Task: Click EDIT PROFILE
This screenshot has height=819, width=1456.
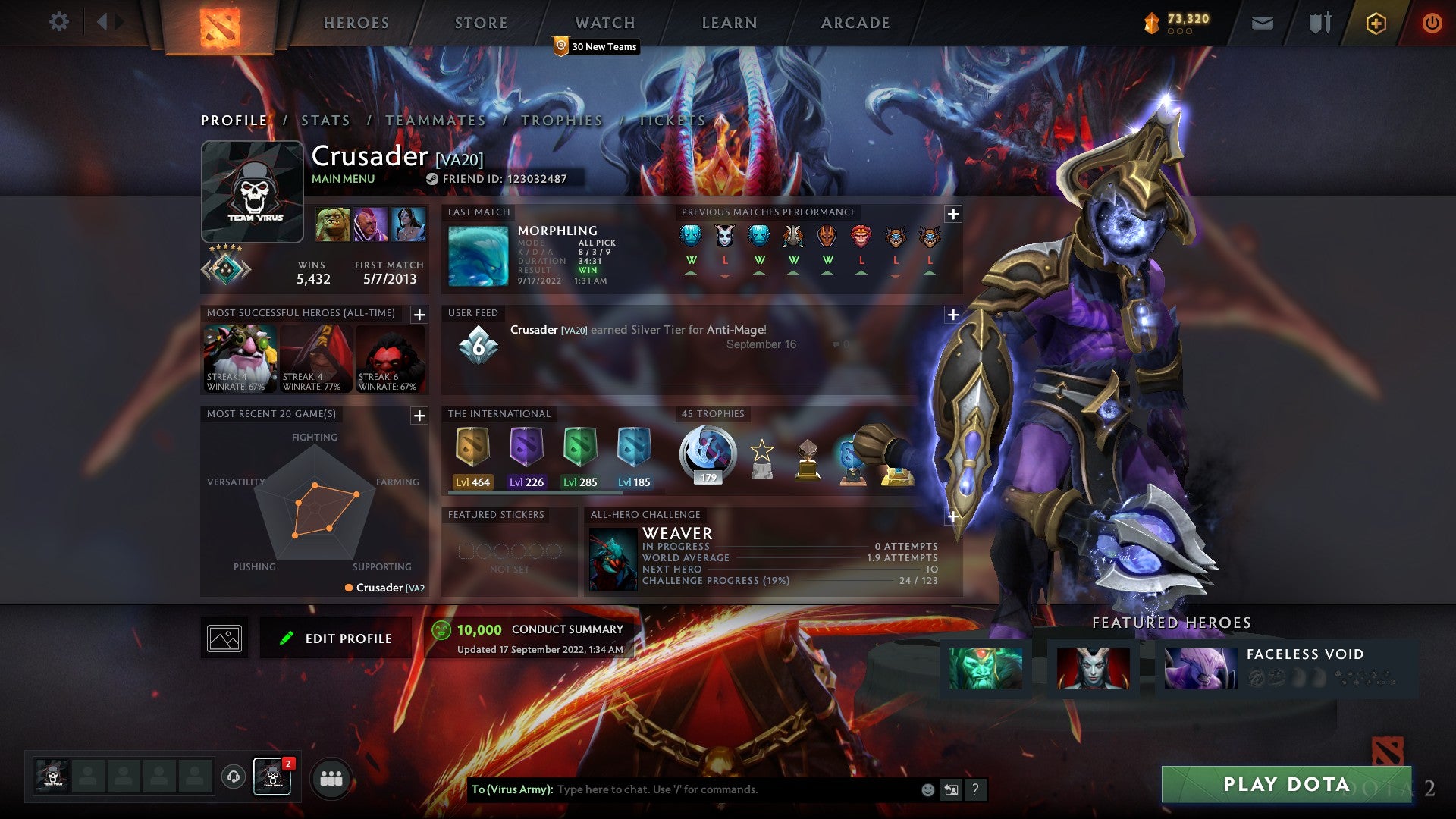Action: [x=336, y=638]
